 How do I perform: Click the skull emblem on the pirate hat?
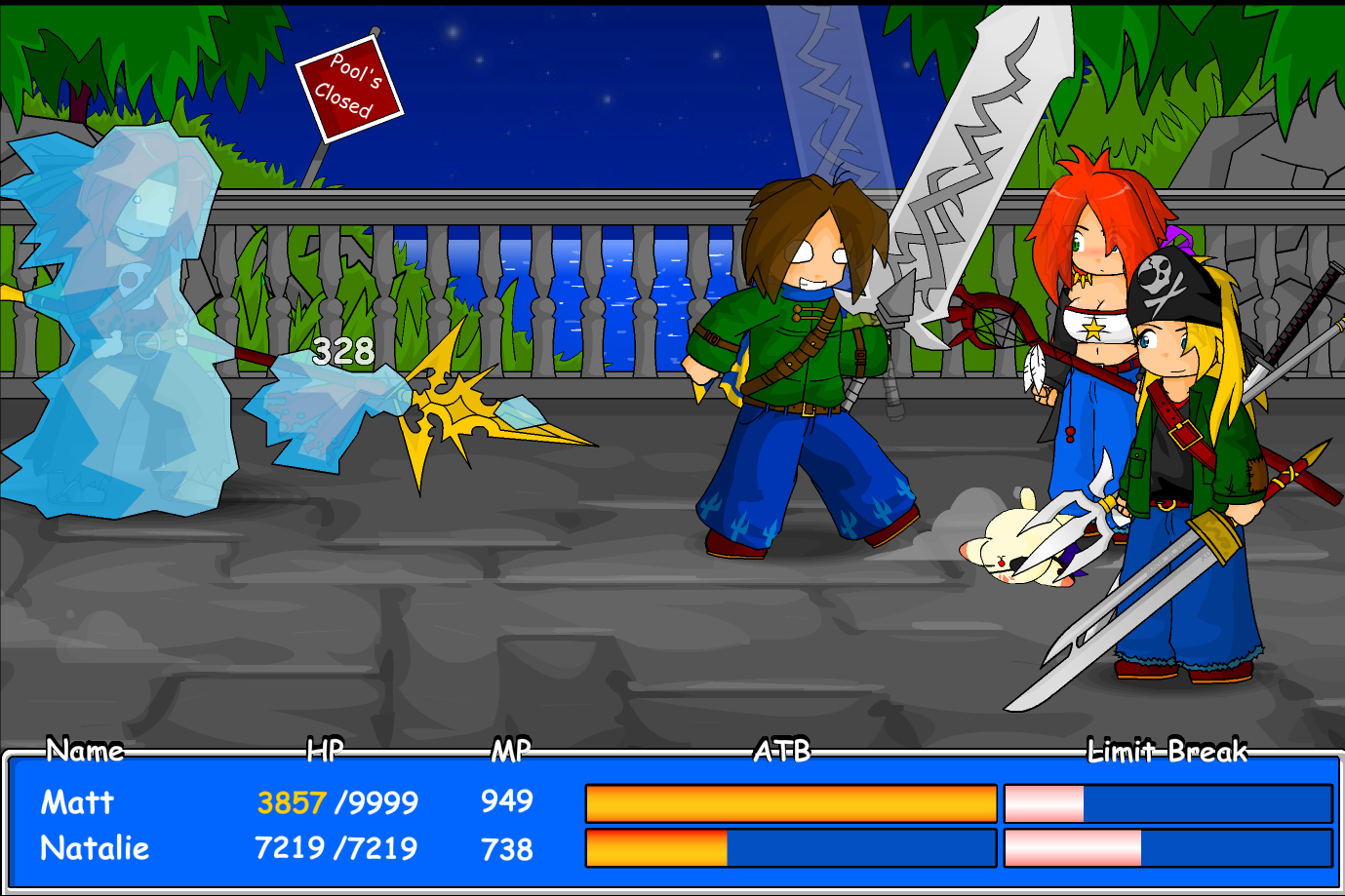(1155, 273)
